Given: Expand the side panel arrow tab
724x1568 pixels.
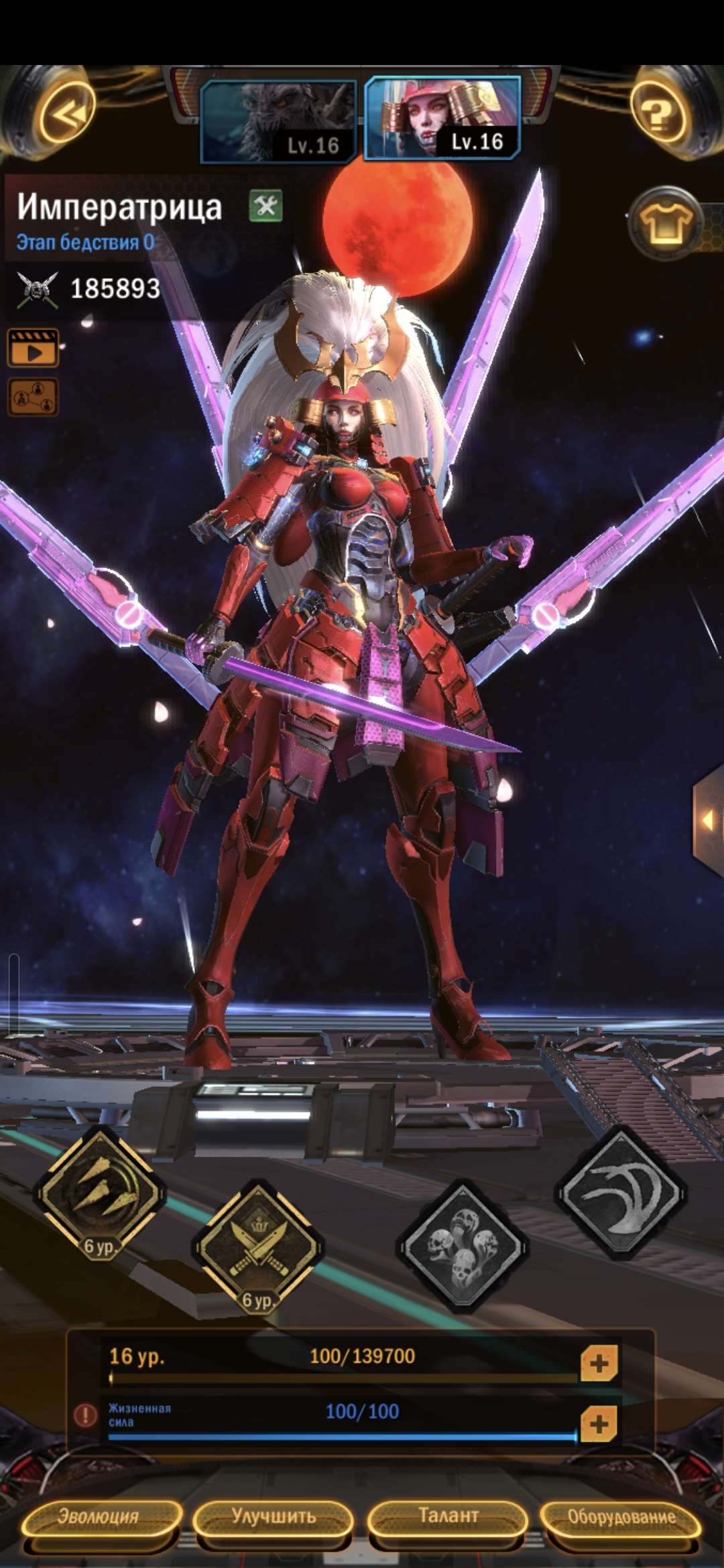Looking at the screenshot, I should click(708, 819).
